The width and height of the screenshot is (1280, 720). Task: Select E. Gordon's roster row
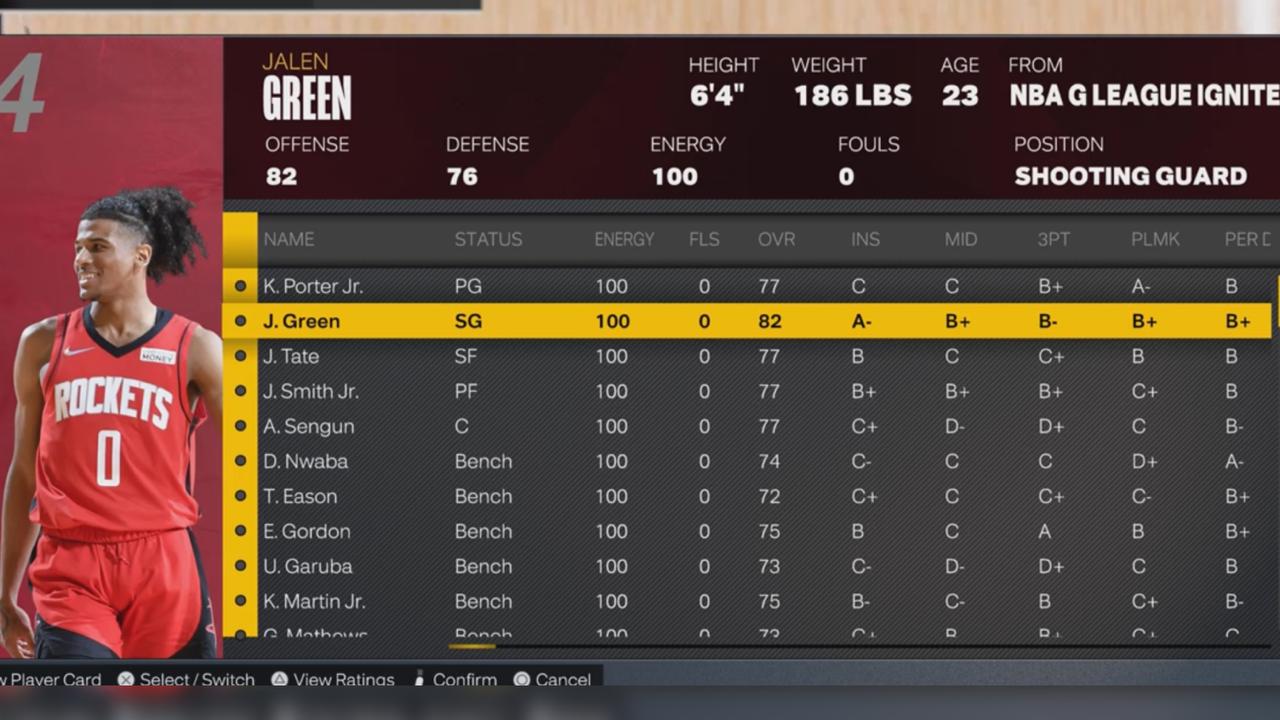coord(306,531)
